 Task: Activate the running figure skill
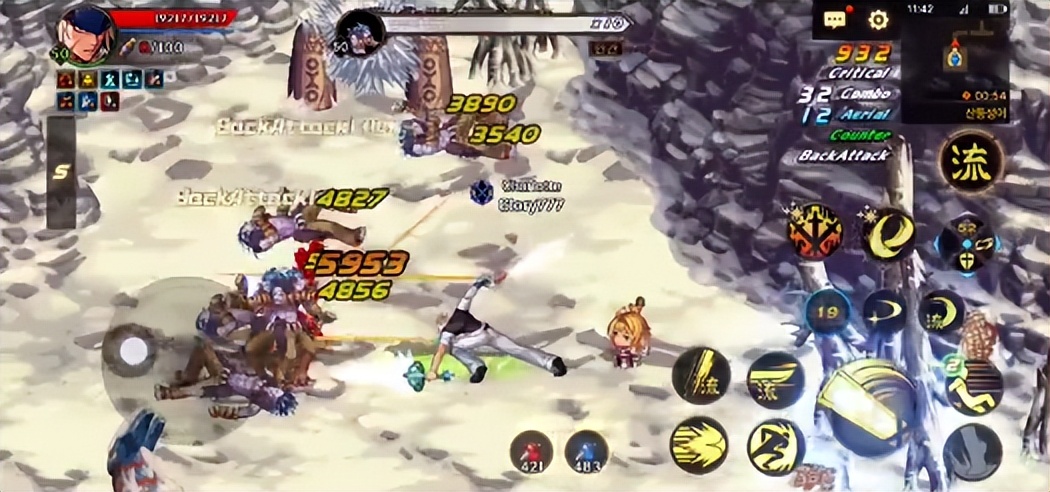pyautogui.click(x=775, y=446)
